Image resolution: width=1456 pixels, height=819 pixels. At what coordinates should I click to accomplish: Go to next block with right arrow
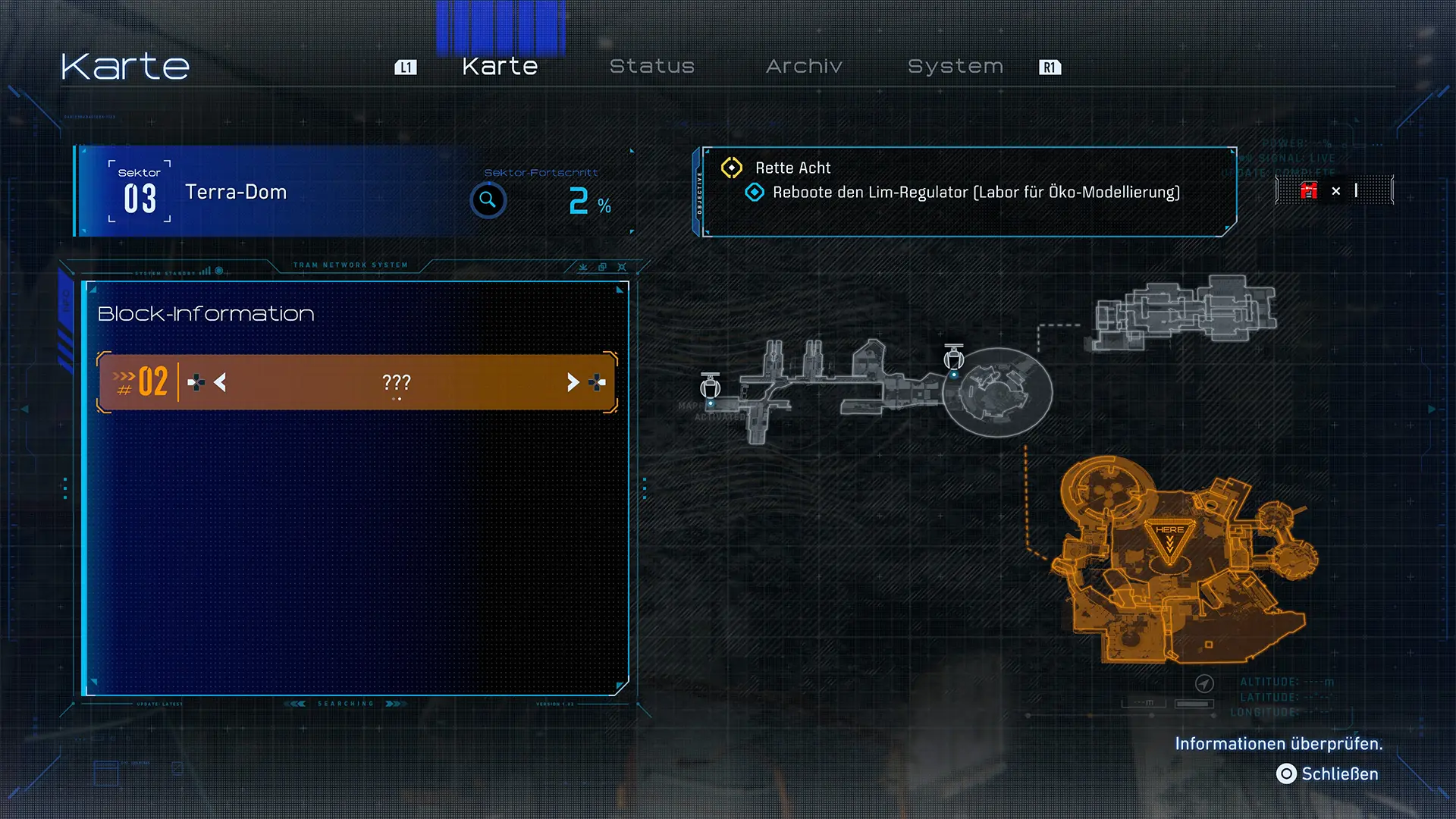pos(573,382)
